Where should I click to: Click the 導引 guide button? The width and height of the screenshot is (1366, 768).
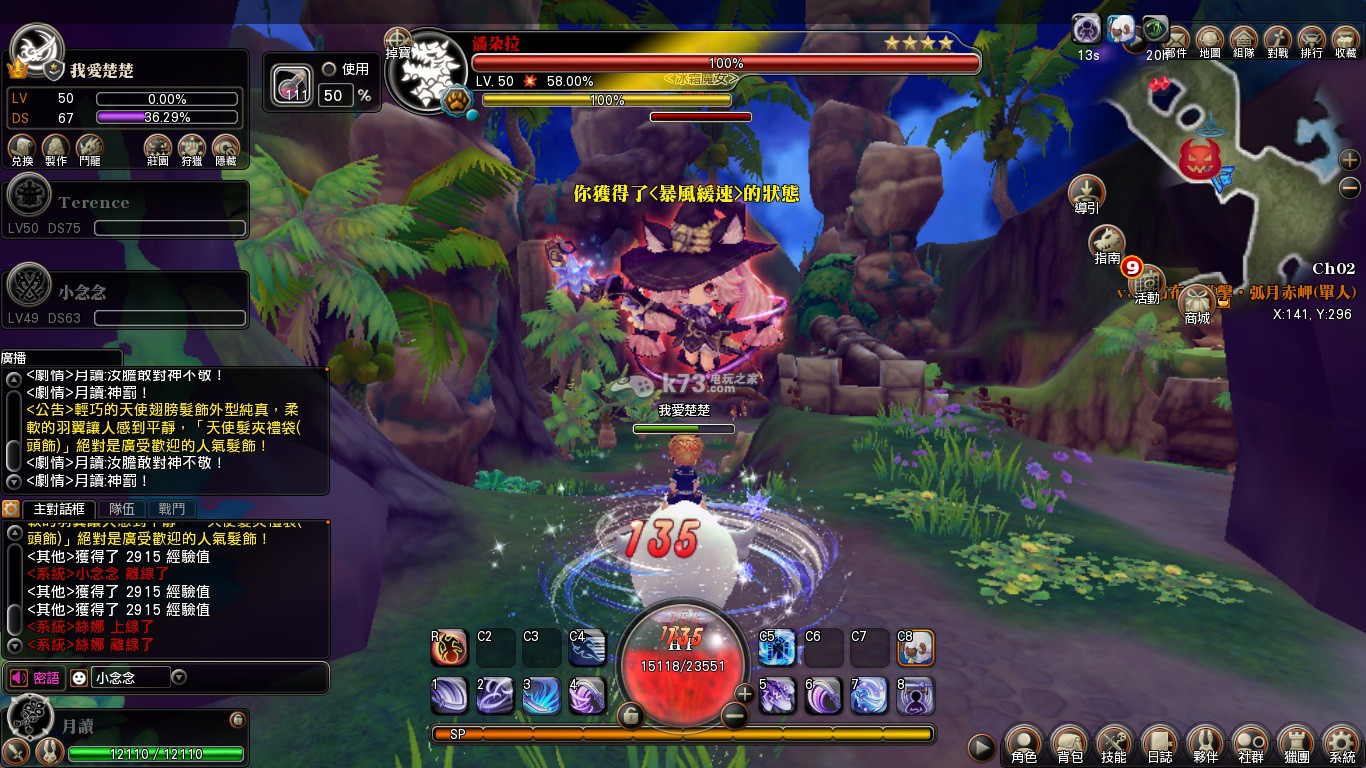[x=1086, y=191]
